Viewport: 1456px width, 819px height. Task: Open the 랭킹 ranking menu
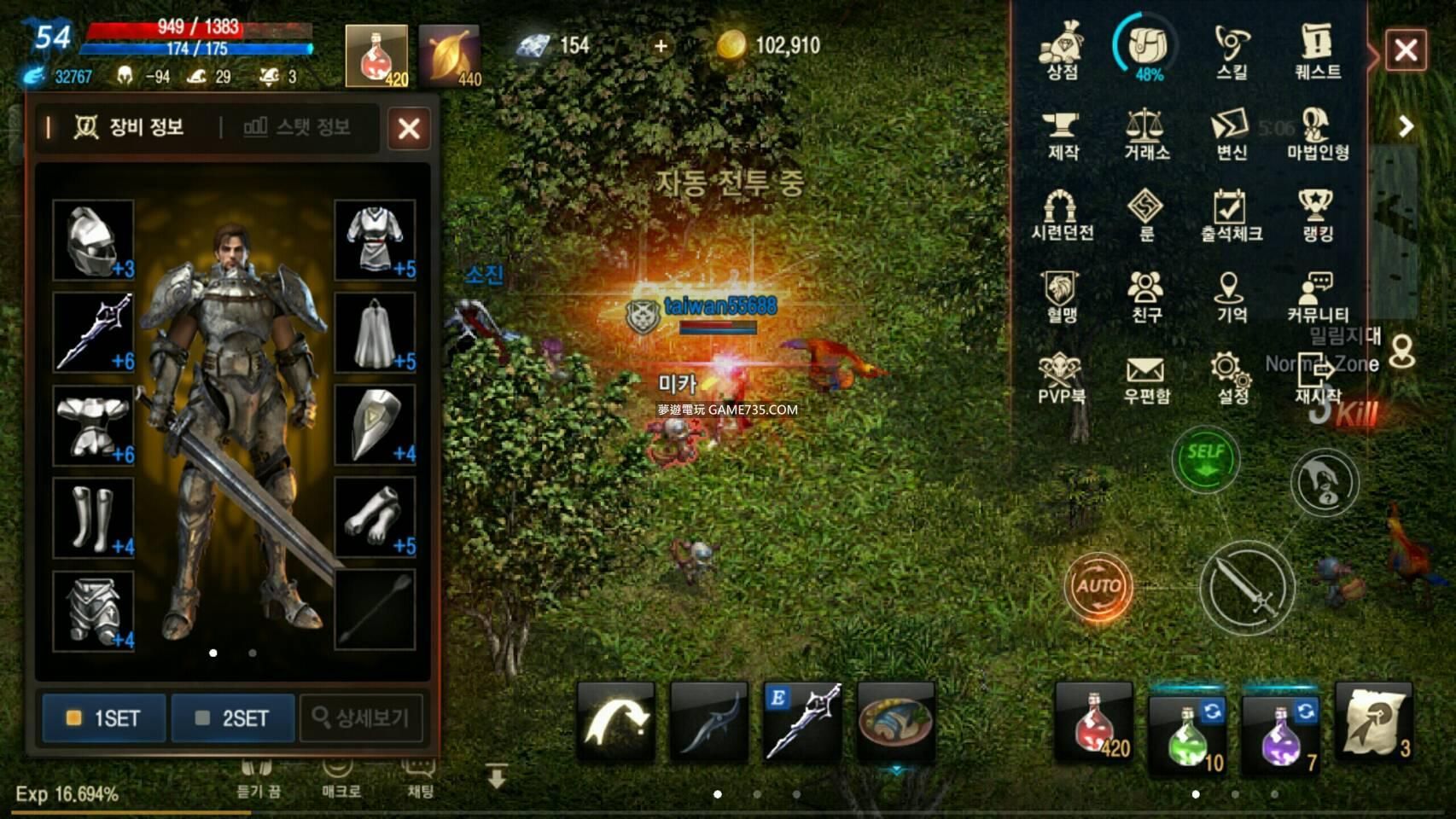click(1317, 215)
